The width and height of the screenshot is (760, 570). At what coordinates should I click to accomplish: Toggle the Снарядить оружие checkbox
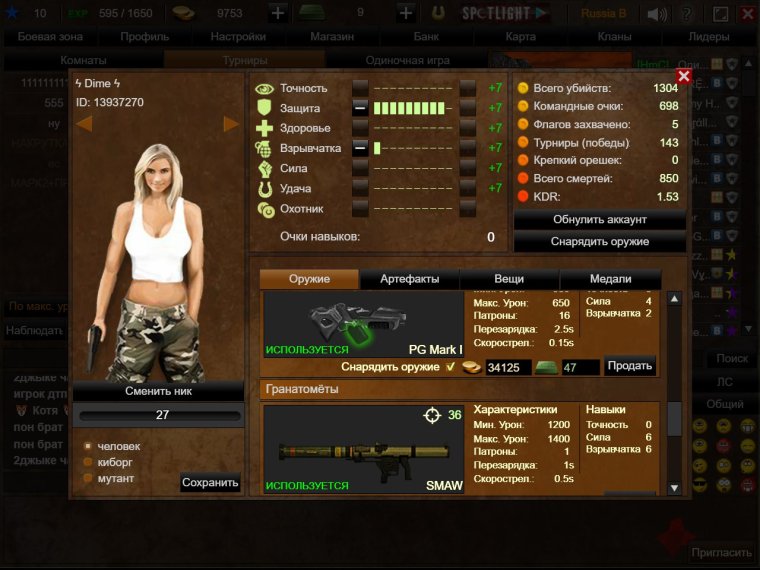tap(450, 367)
